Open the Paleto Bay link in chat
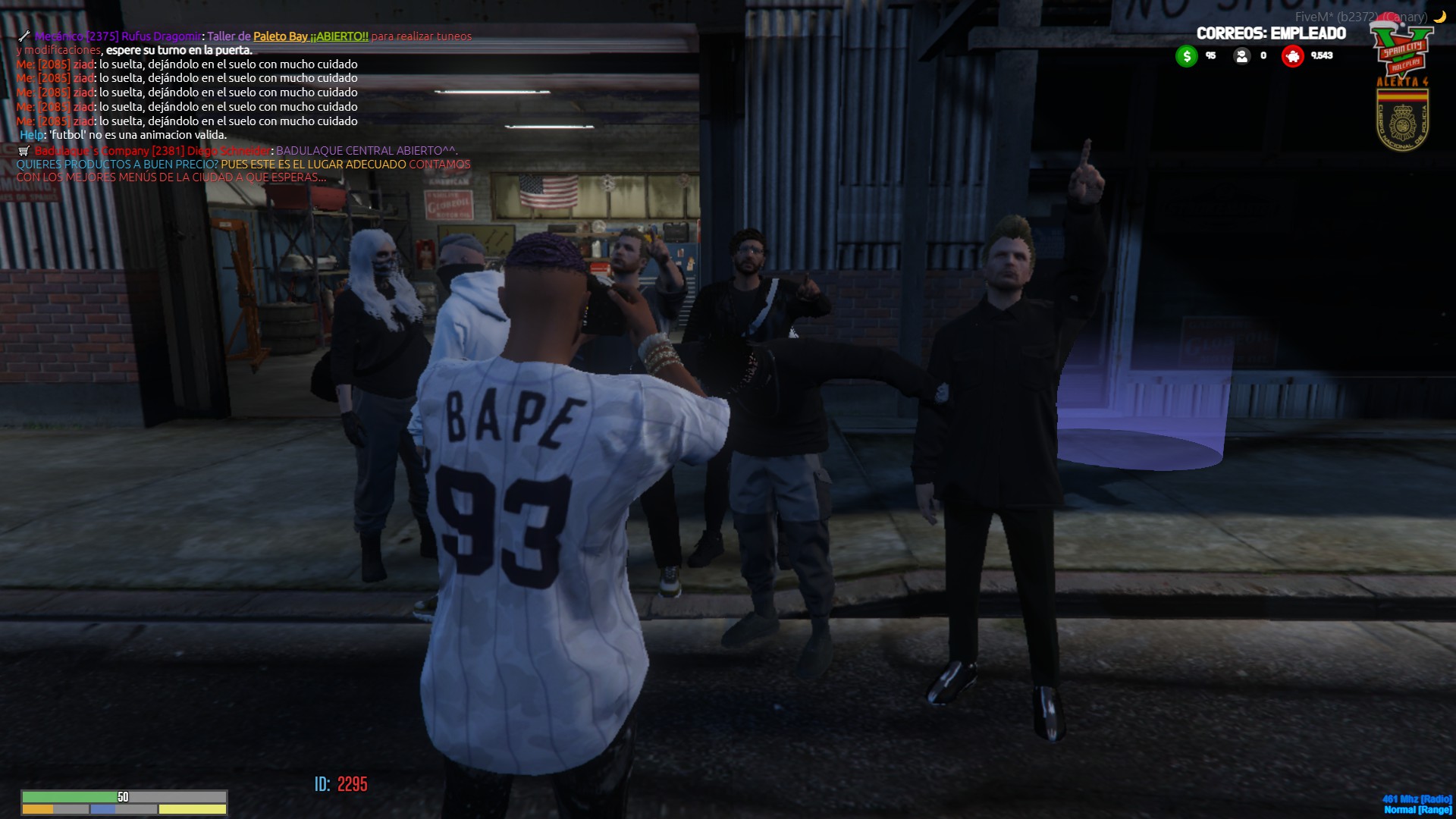This screenshot has height=819, width=1456. click(x=281, y=36)
